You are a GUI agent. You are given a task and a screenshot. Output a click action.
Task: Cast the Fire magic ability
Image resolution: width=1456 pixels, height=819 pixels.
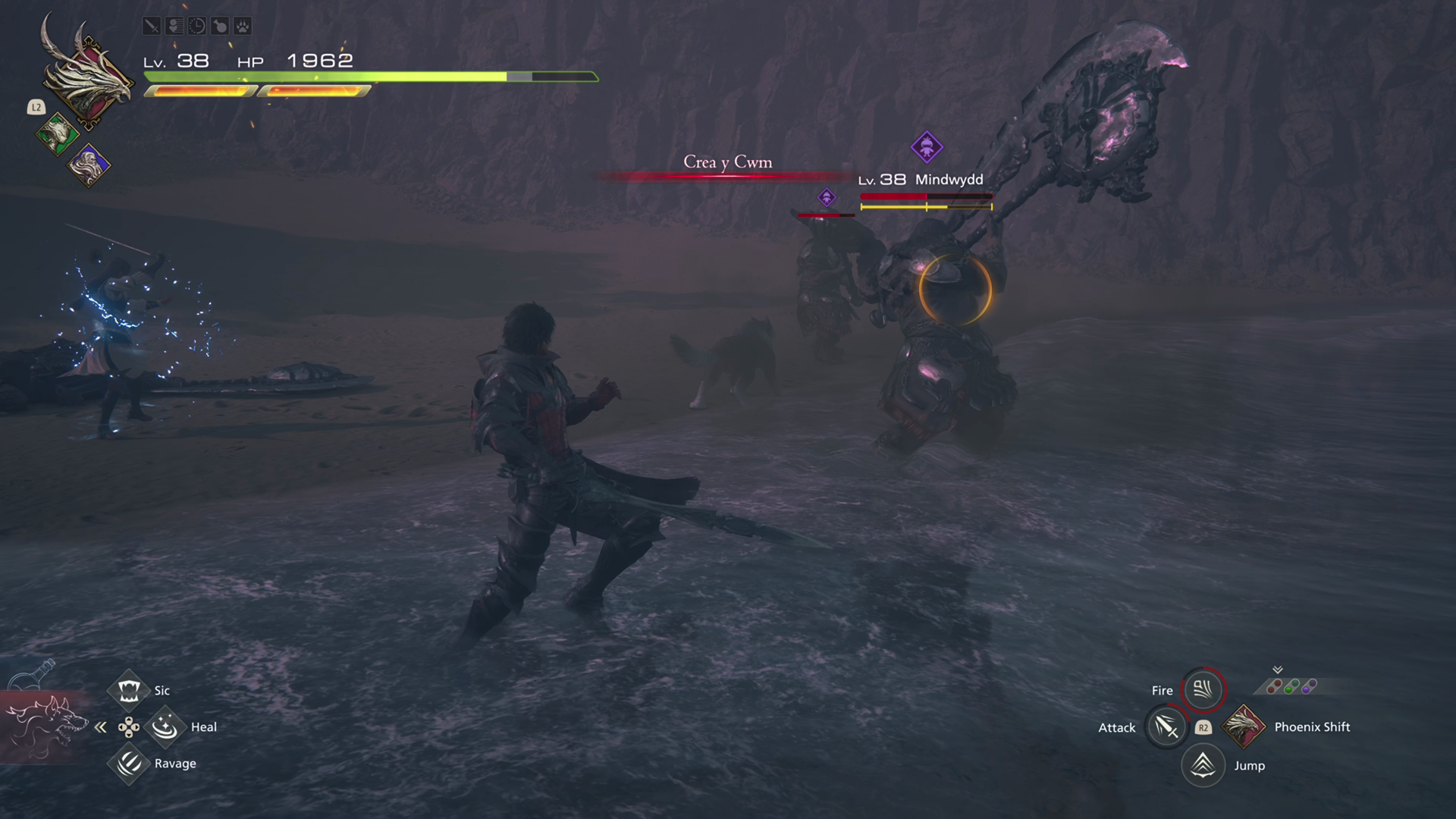pyautogui.click(x=1203, y=689)
